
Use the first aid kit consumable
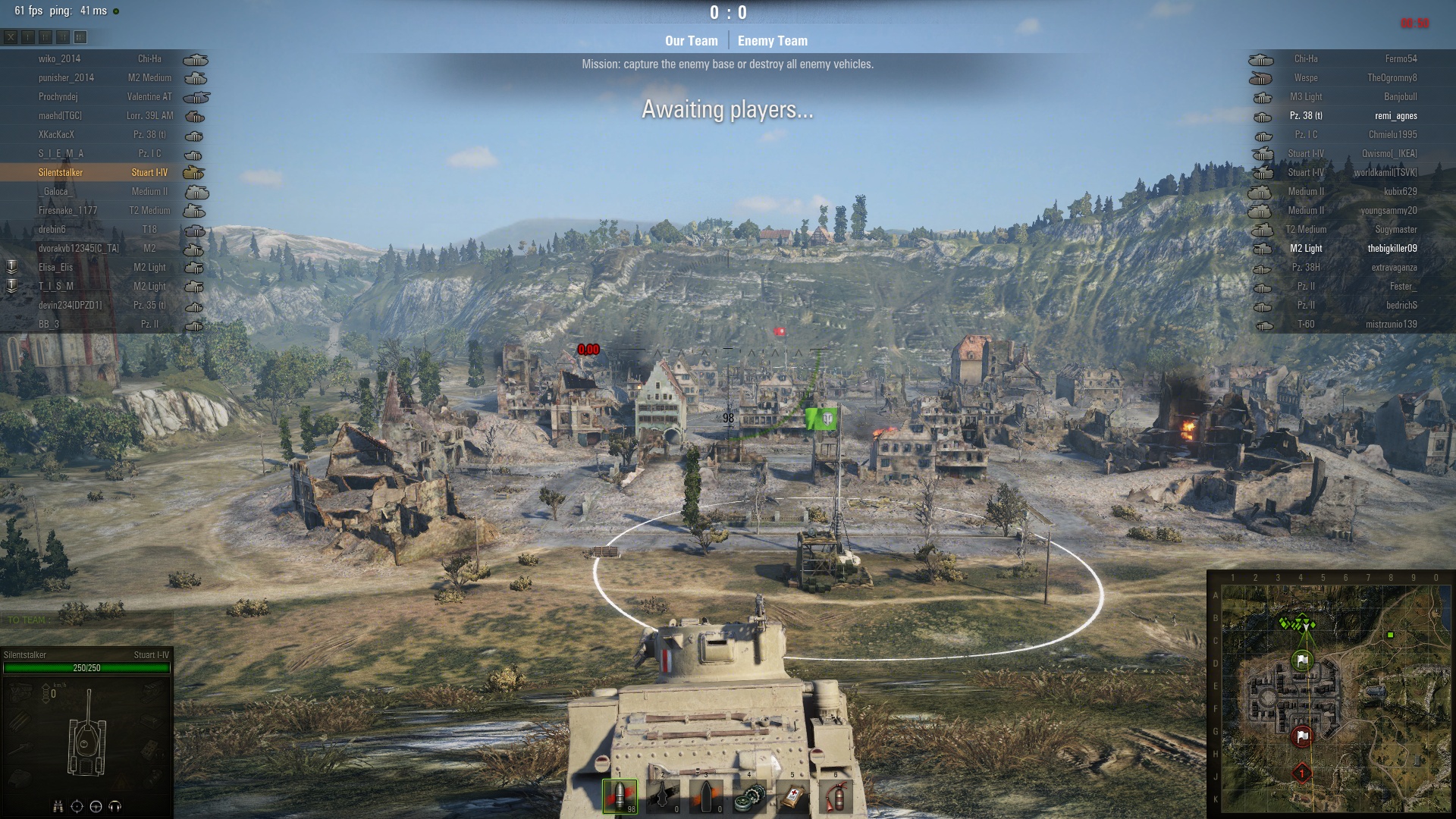tap(792, 797)
